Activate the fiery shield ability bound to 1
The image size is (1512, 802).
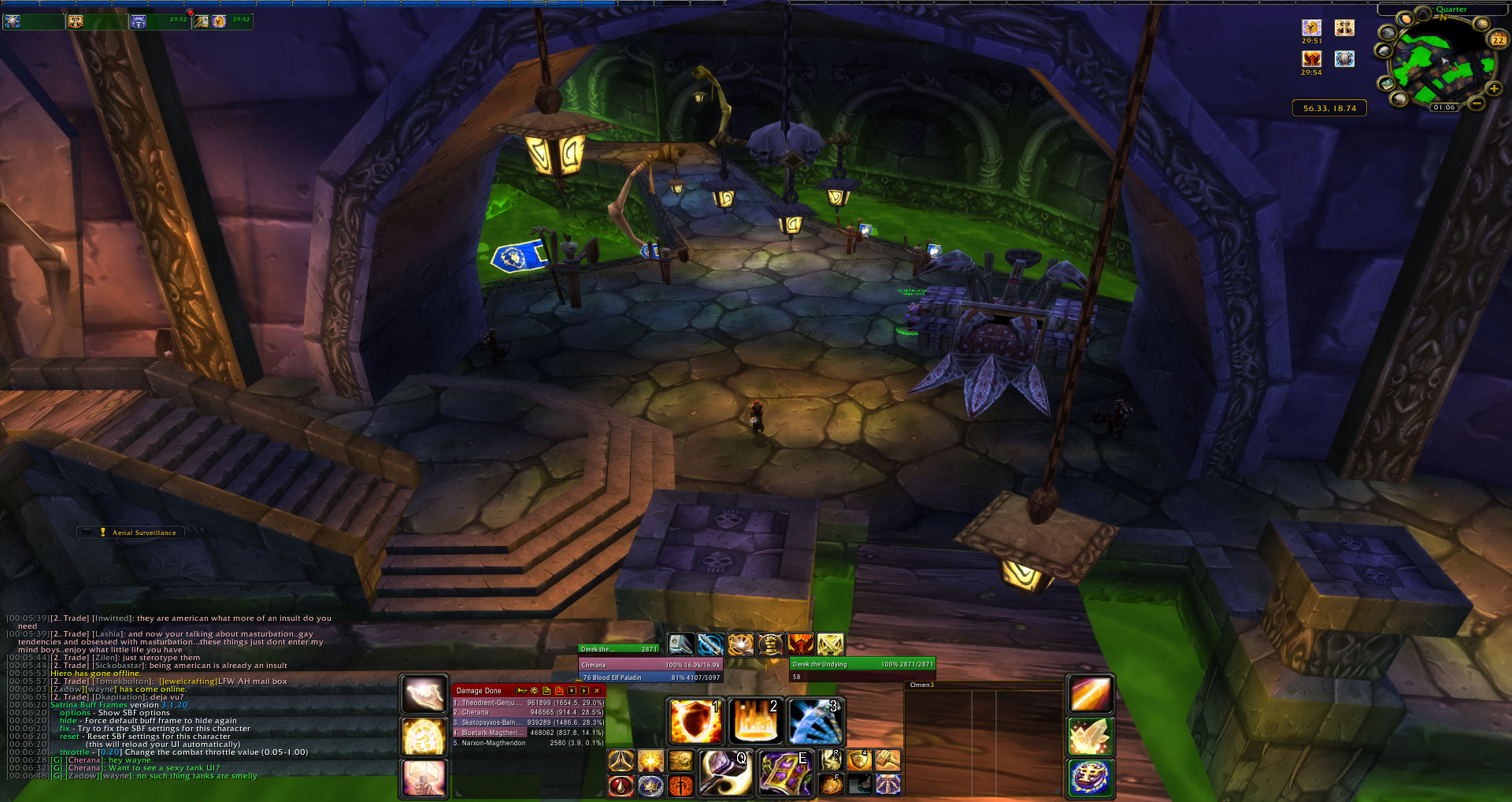(695, 722)
